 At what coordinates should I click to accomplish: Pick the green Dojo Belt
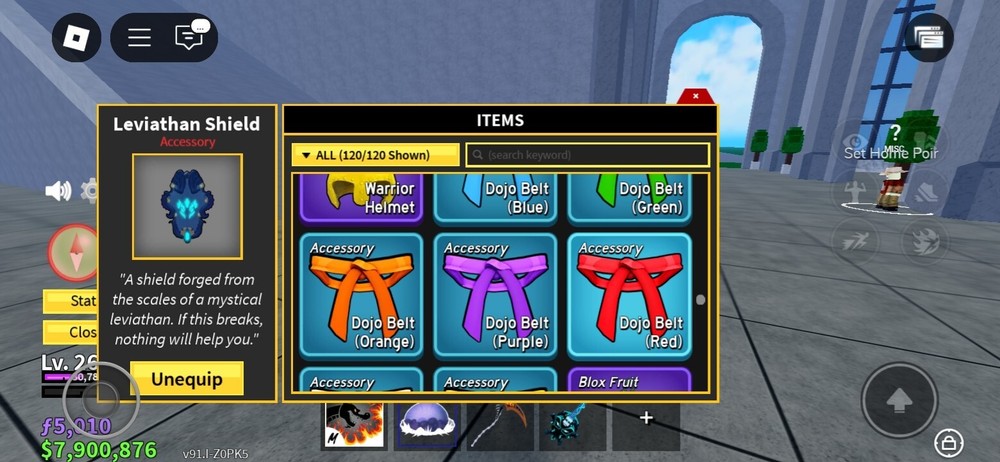pos(629,197)
